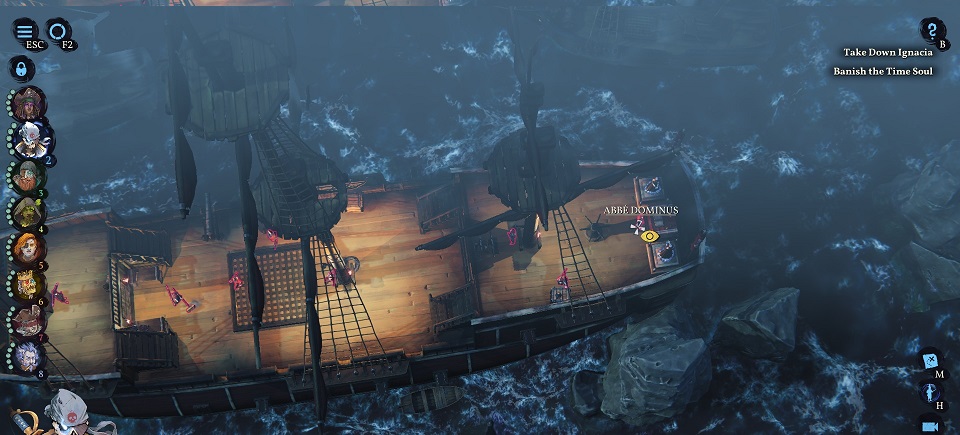
Task: Open the main menu hamburger button
Action: click(x=25, y=30)
